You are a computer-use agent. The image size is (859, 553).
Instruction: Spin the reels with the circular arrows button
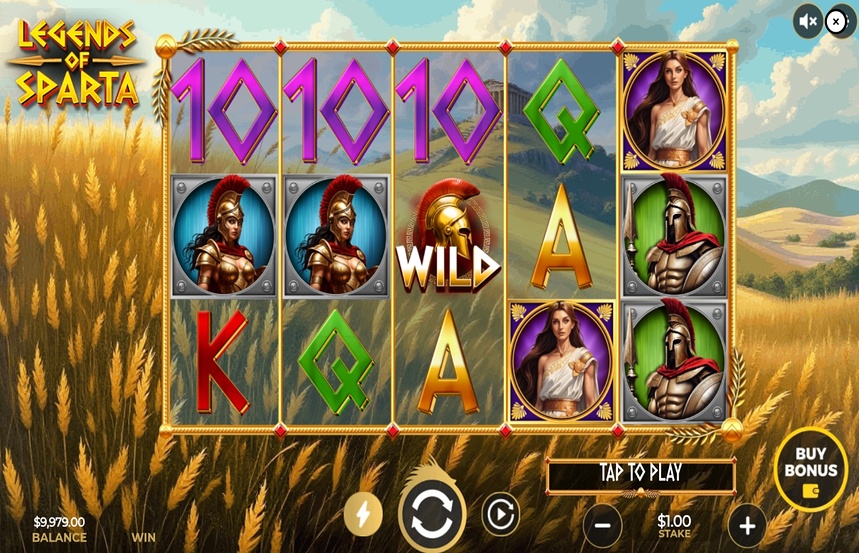tap(432, 516)
